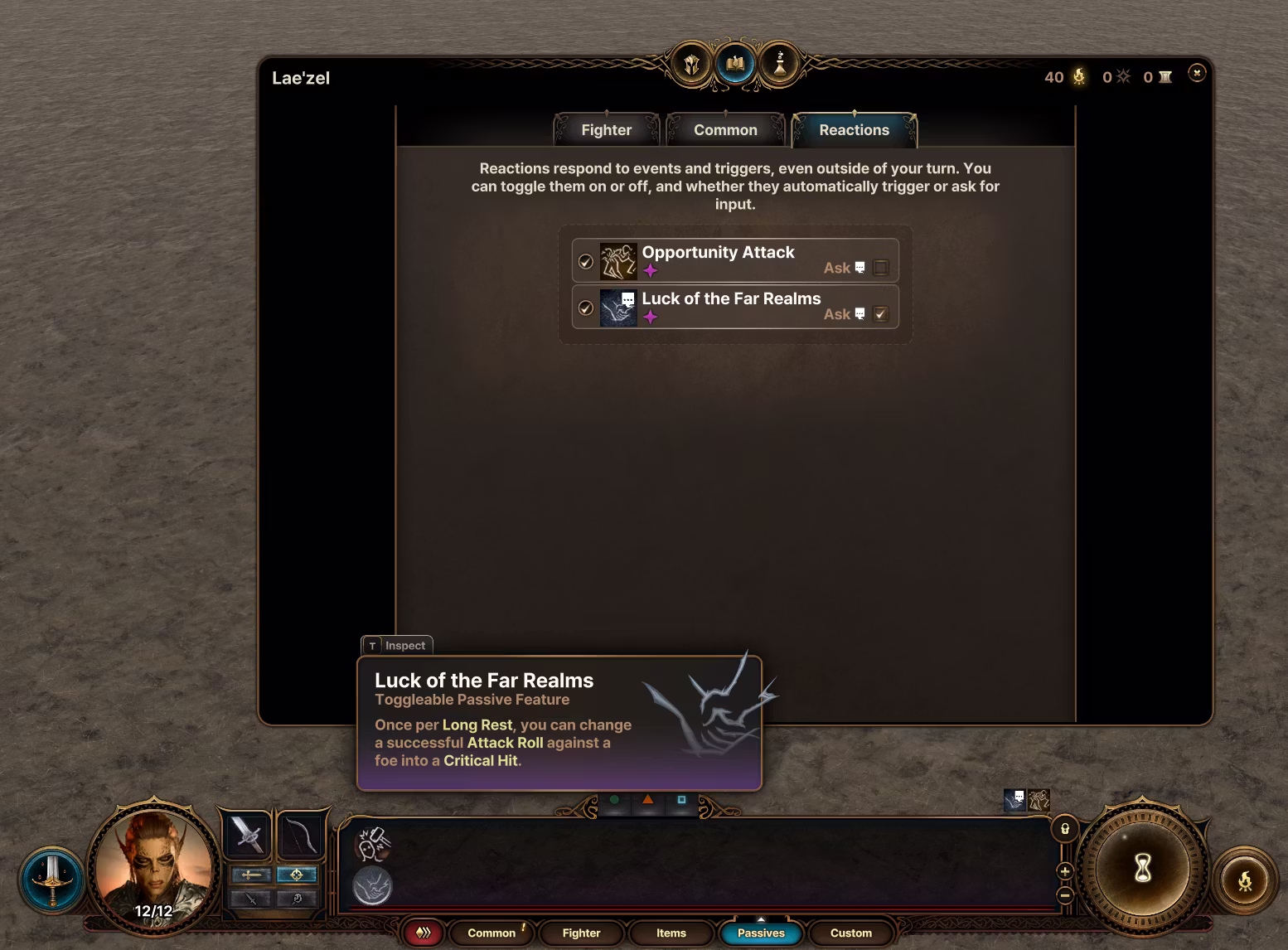Select the Passives hotbar tab

761,933
